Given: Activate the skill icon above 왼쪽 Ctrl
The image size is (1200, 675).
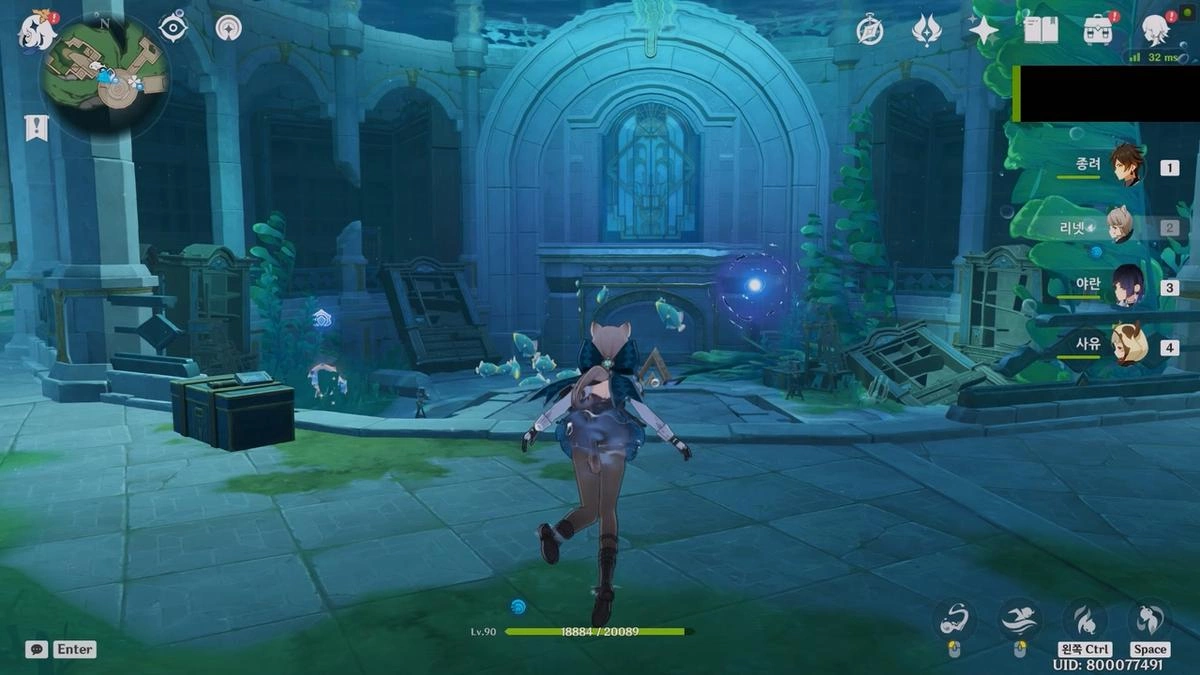Looking at the screenshot, I should (1085, 620).
